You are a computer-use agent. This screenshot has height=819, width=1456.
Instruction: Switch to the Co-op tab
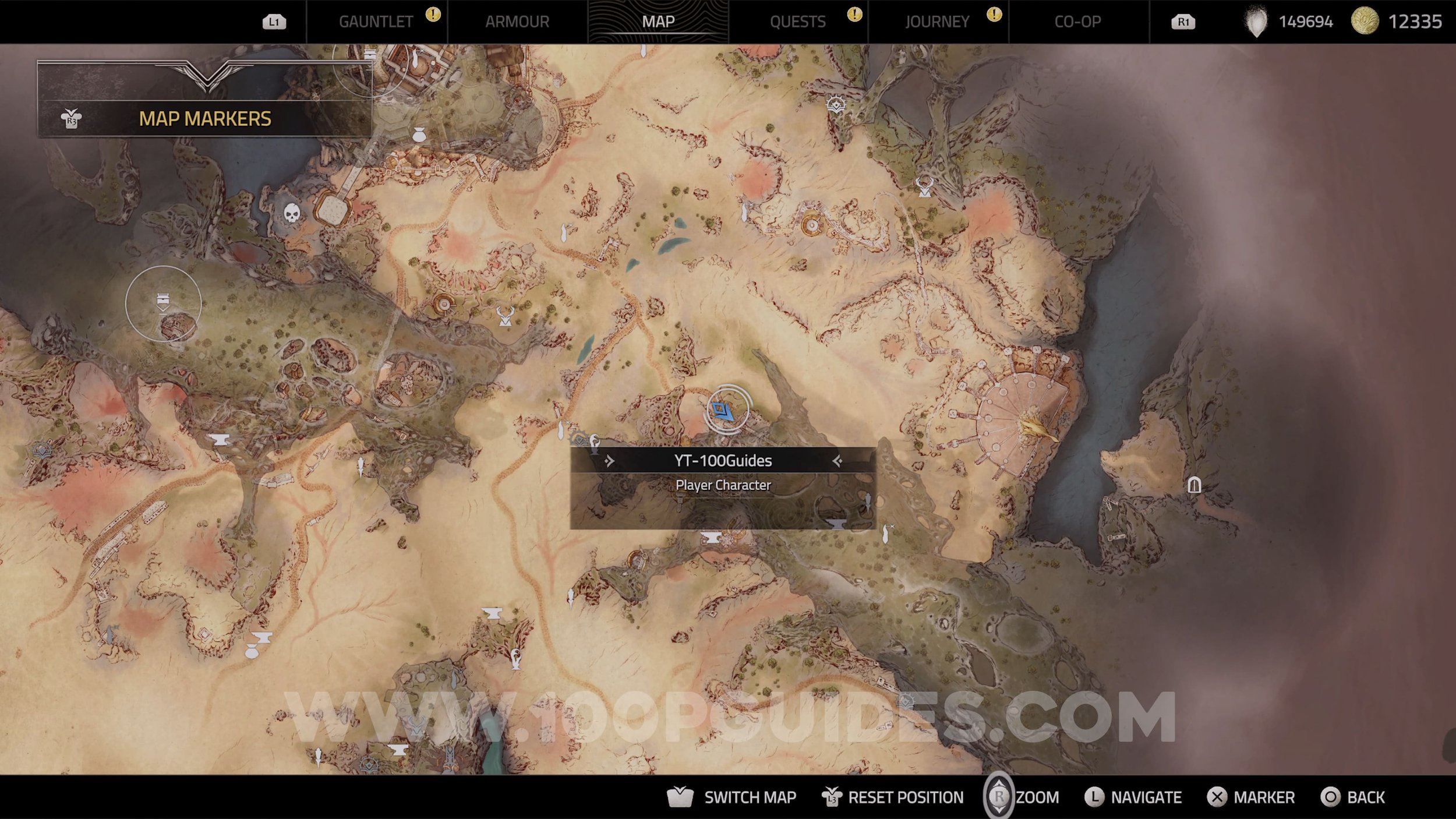pos(1077,22)
